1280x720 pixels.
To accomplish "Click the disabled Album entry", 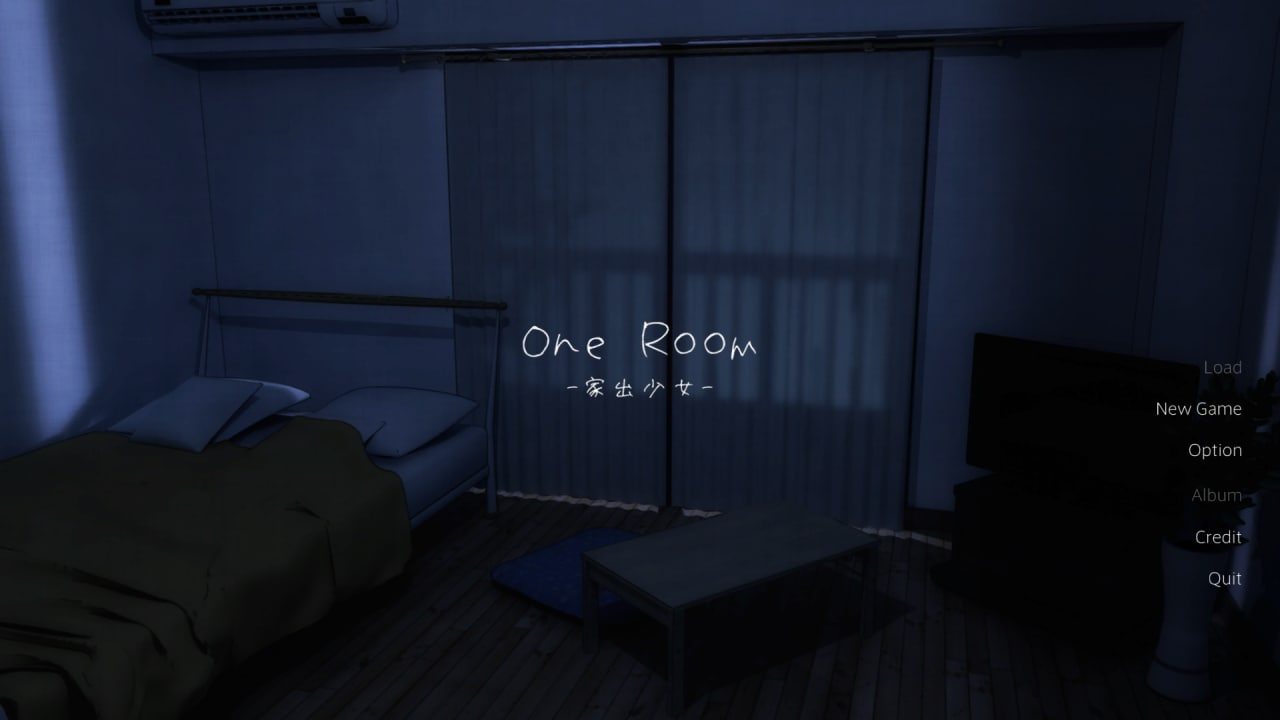I will pos(1216,494).
